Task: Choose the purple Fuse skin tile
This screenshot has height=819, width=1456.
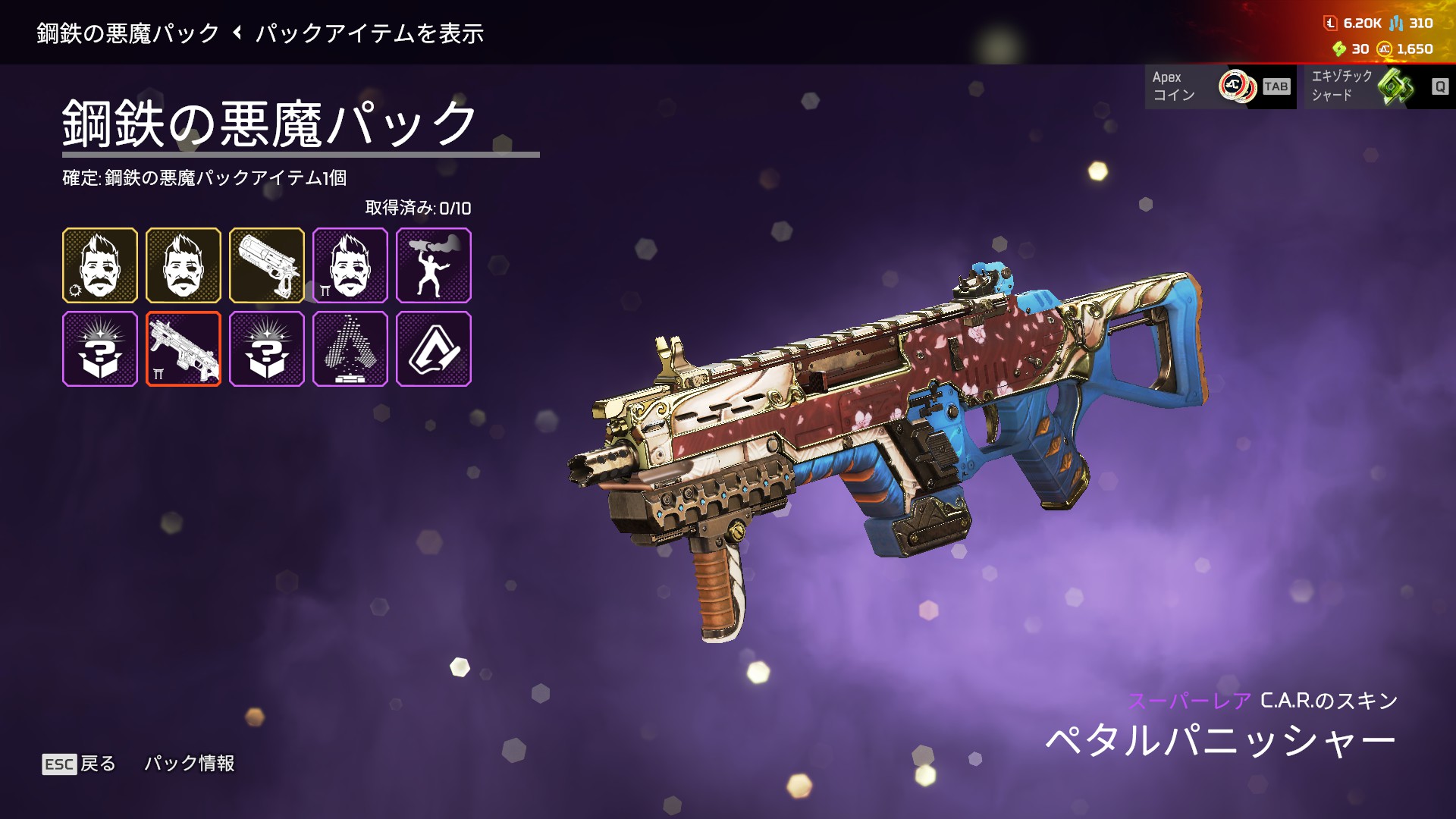Action: click(350, 265)
